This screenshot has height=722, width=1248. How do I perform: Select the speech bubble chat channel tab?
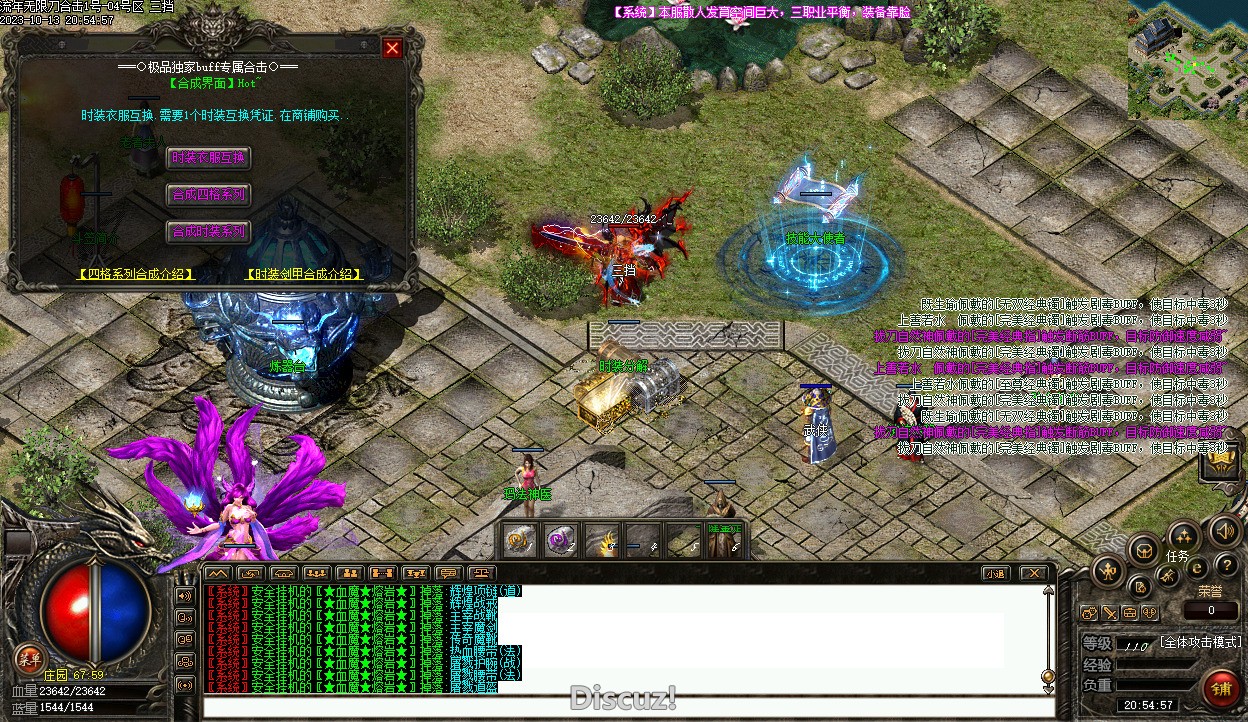point(447,574)
